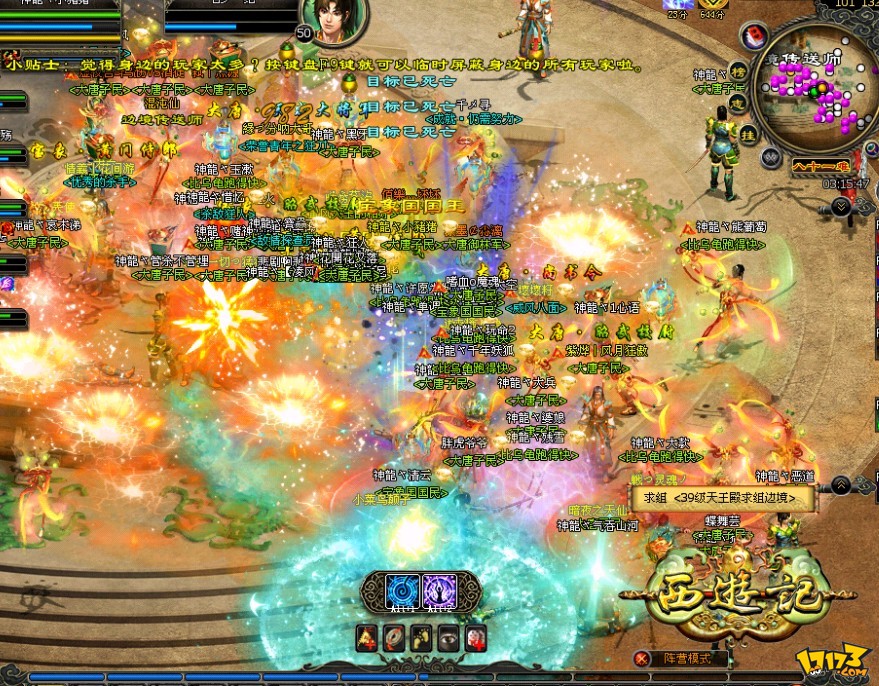Click the up-arrow button above 西遊記 logo

pos(841,484)
